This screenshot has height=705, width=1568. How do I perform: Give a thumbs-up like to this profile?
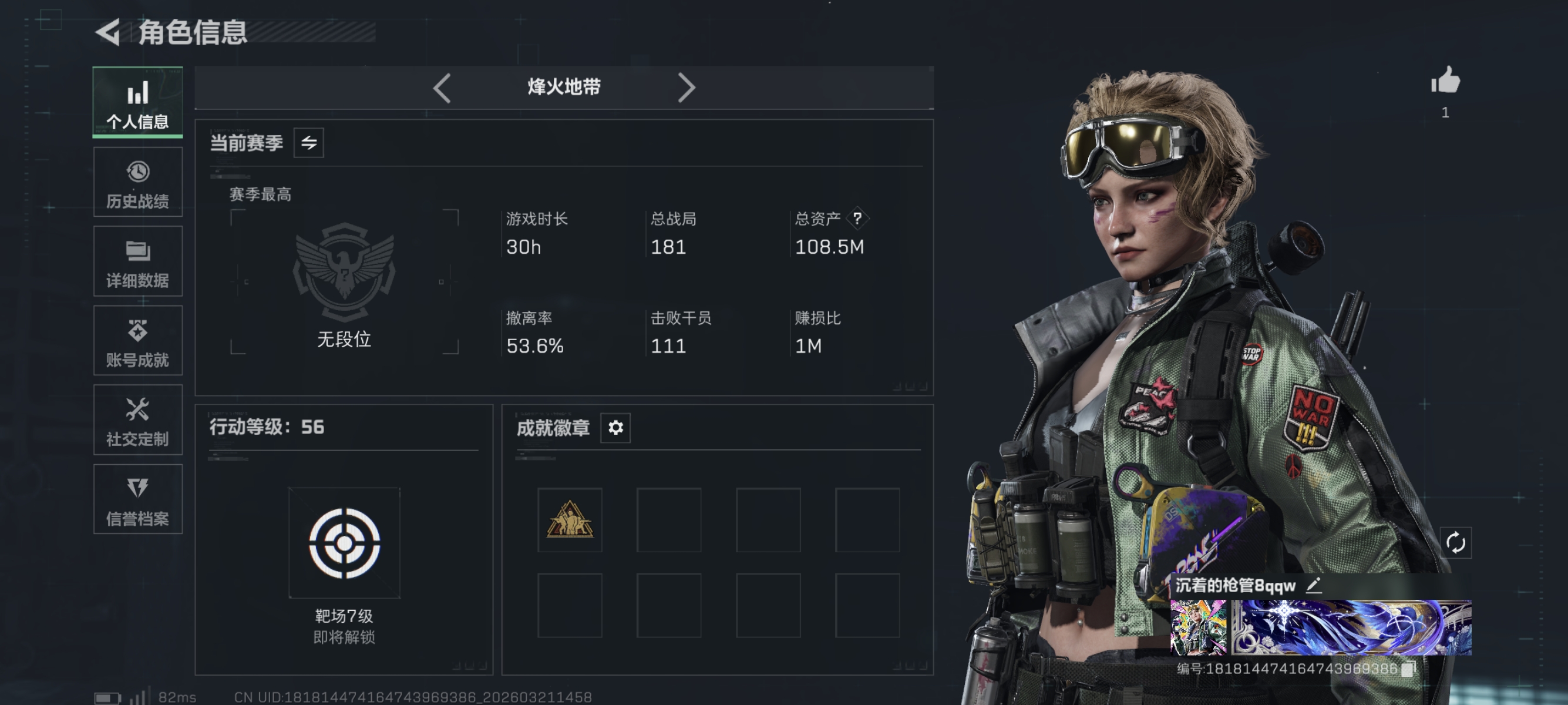tap(1445, 81)
